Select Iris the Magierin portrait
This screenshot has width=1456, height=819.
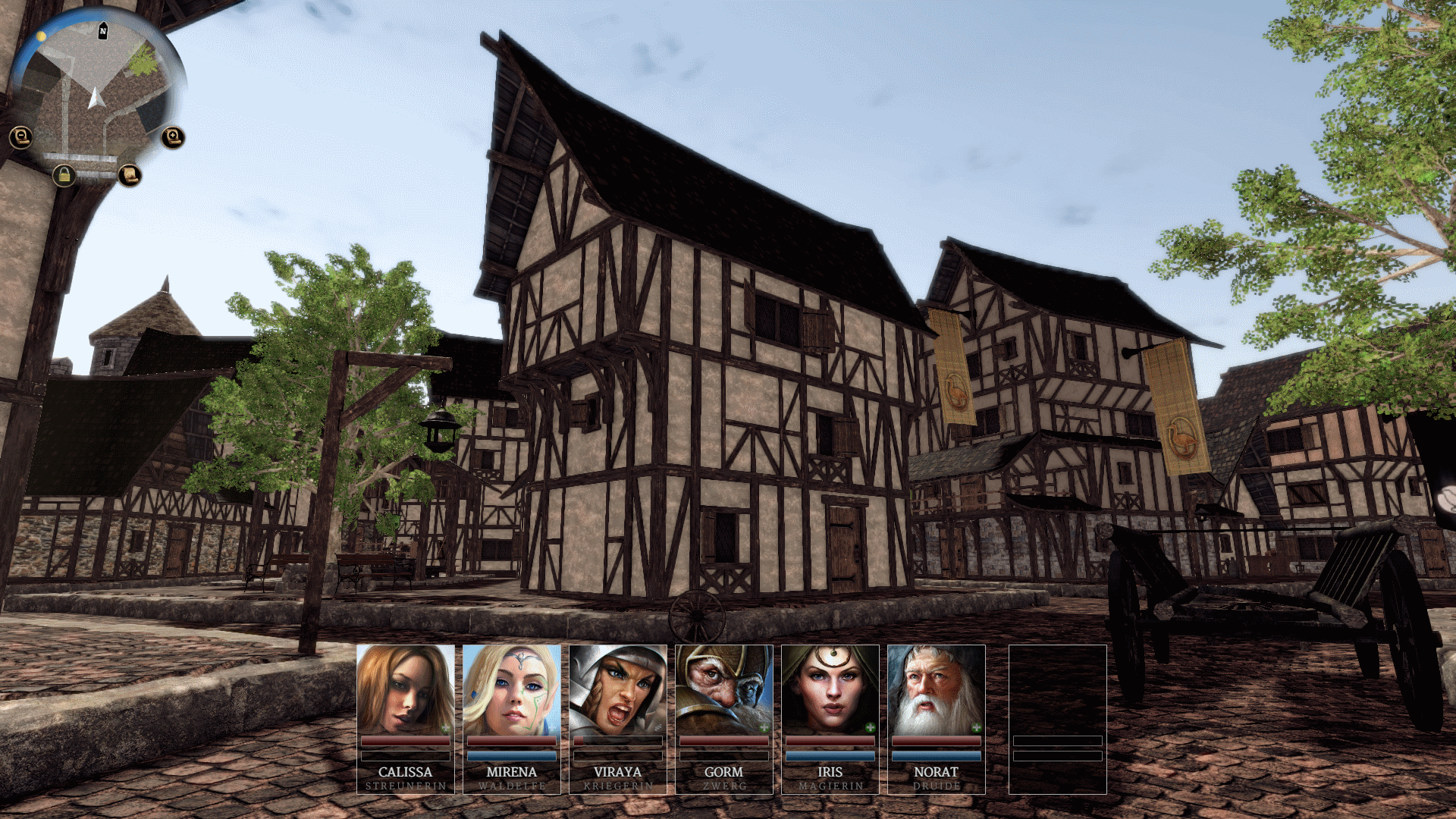coord(830,690)
